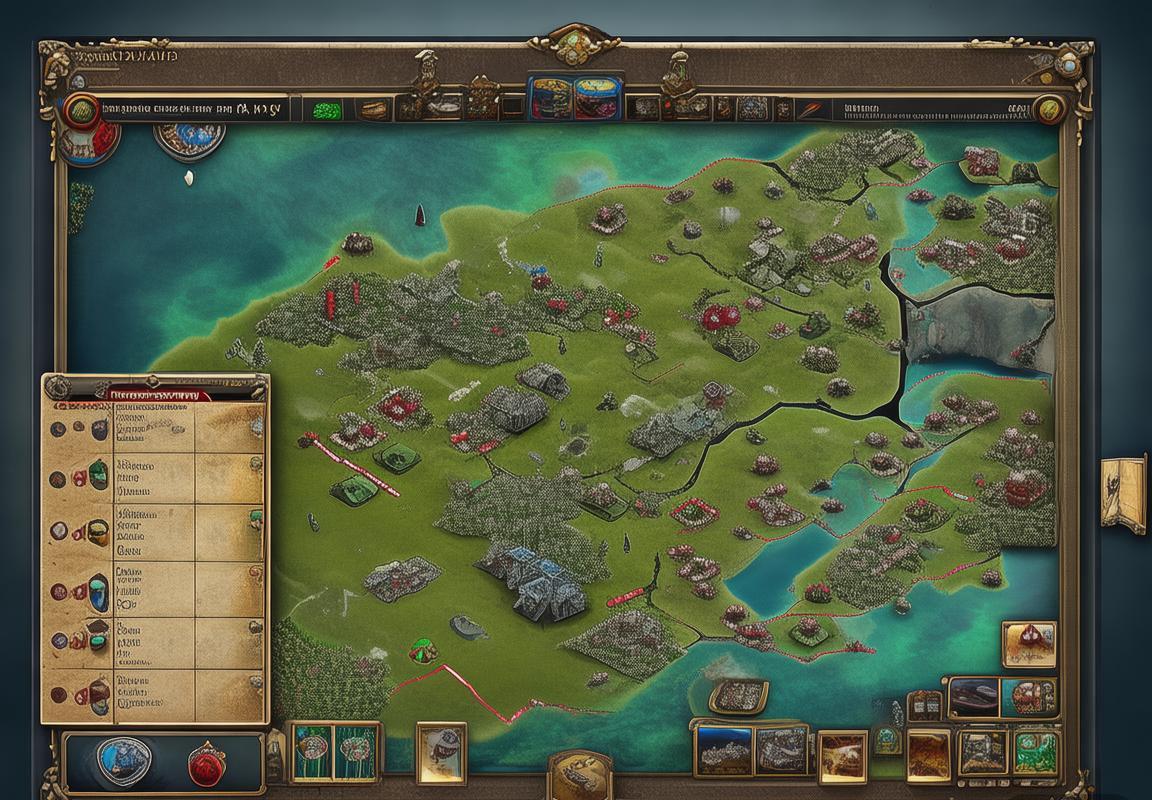This screenshot has width=1152, height=800.
Task: Select the green gem icon in top bar
Action: click(x=325, y=110)
